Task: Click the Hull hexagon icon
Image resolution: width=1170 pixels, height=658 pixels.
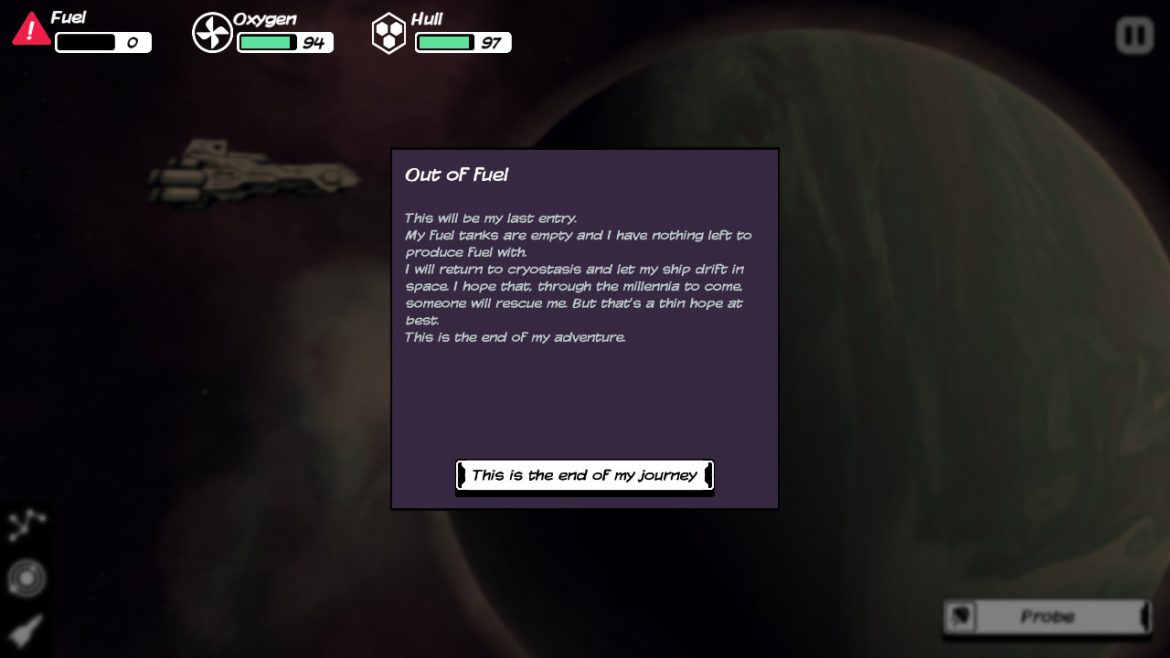Action: pyautogui.click(x=388, y=33)
